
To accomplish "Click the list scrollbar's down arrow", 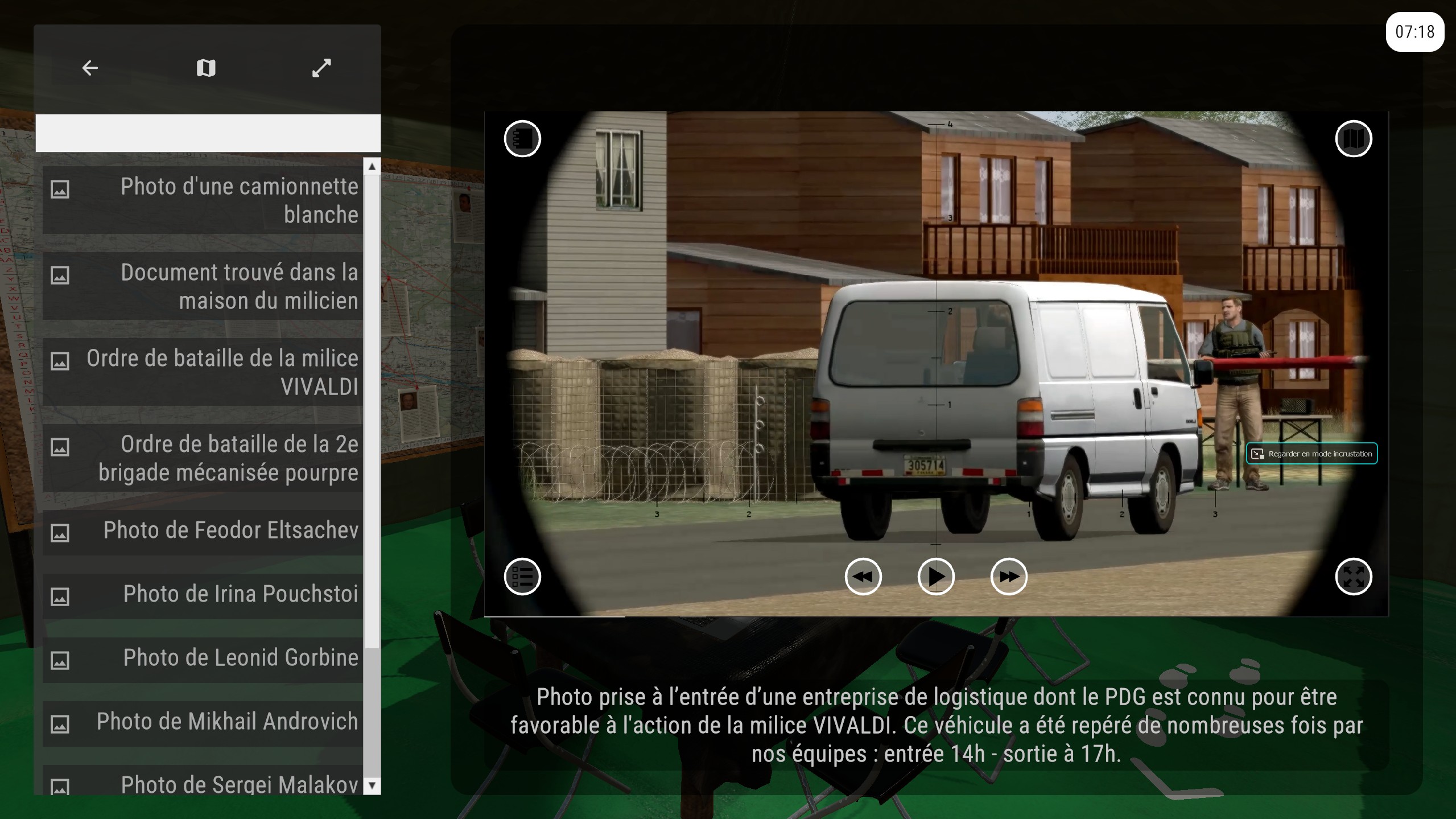I will coord(372,786).
